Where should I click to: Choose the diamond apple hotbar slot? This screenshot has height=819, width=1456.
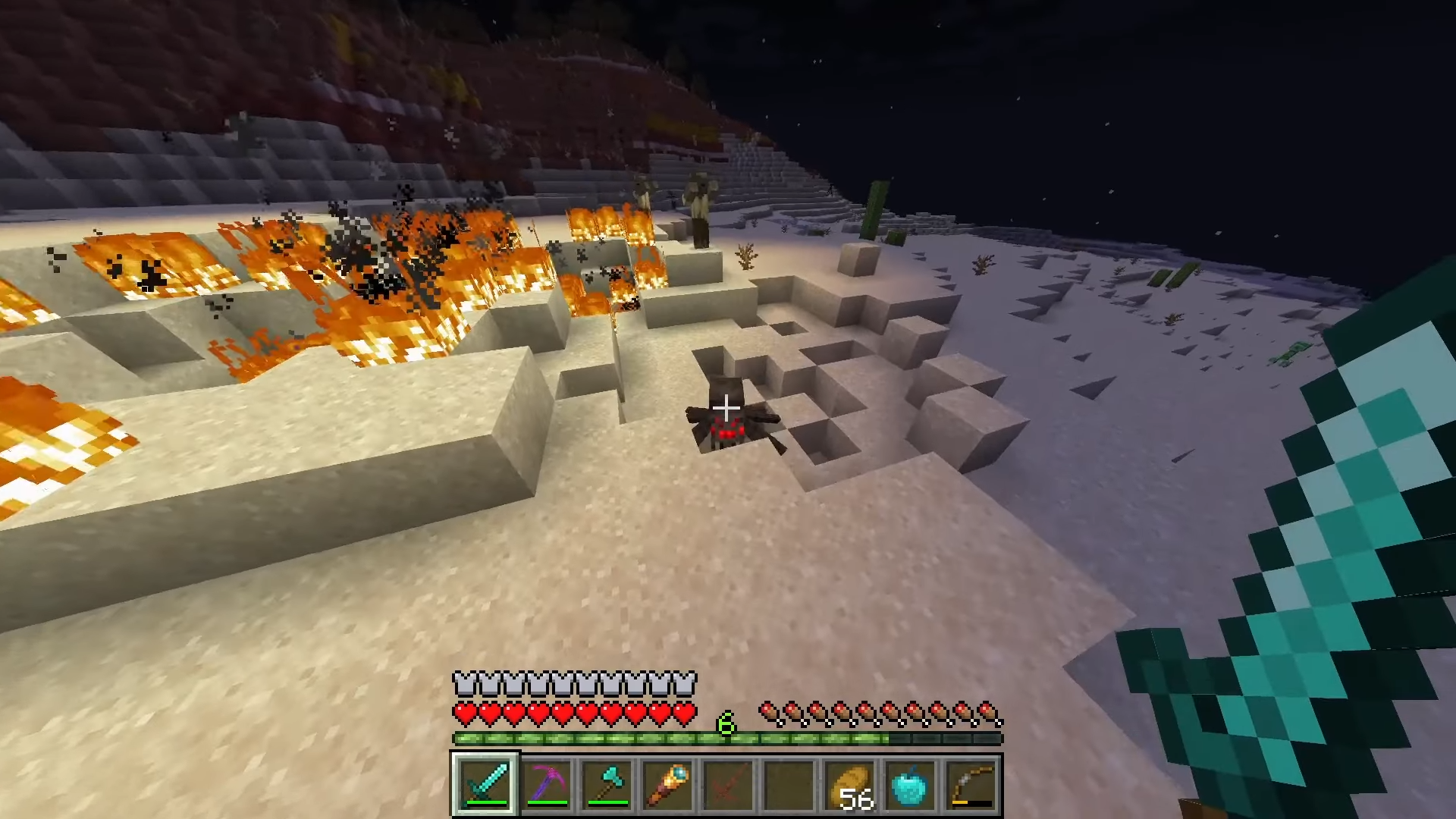[910, 784]
